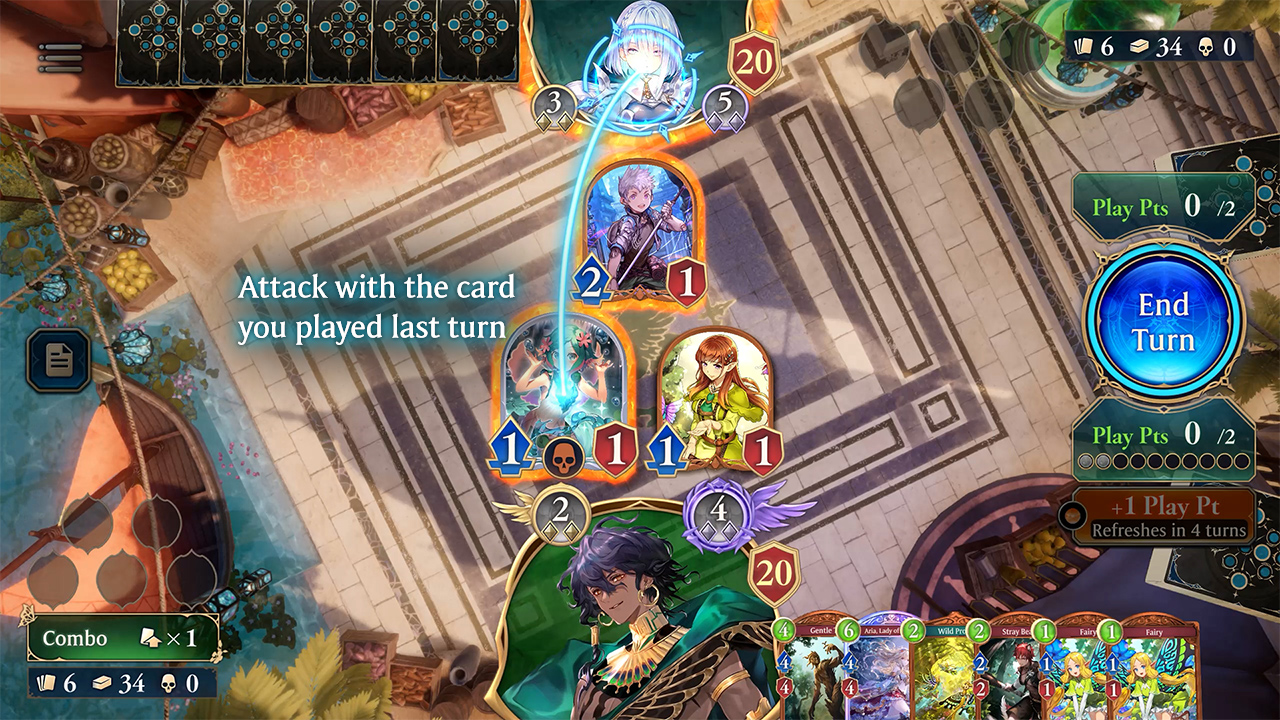This screenshot has height=720, width=1280.
Task: Open the battle log document icon
Action: click(59, 360)
